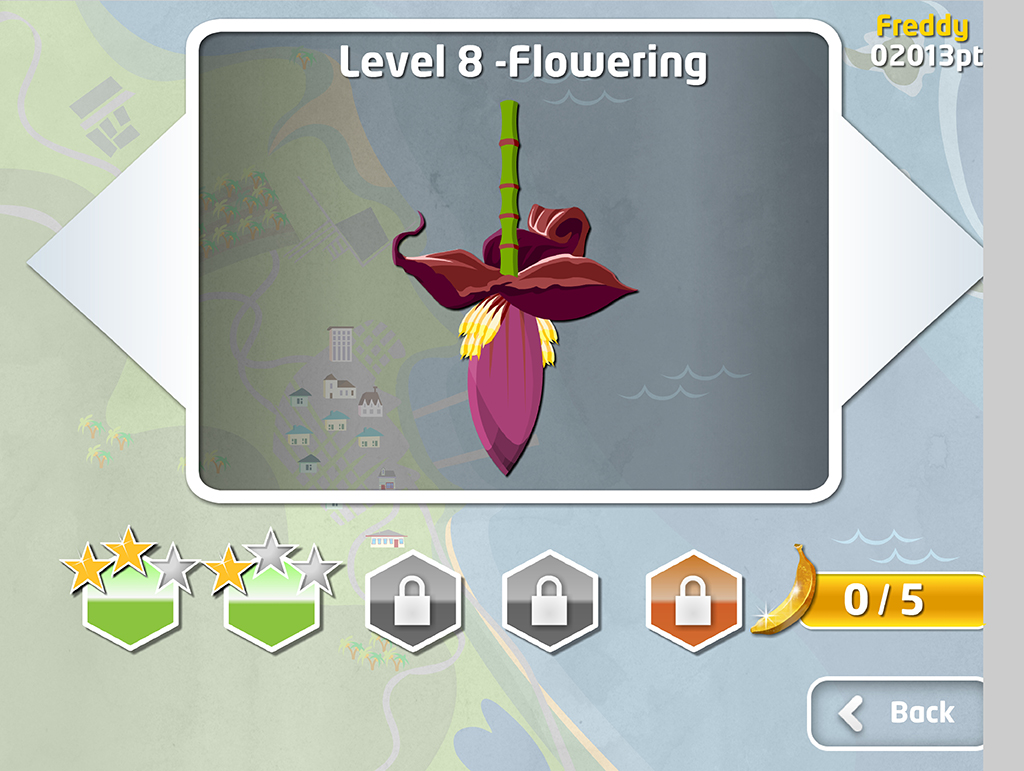Select the green hexagon with one gold star
1024x771 pixels.
(x=272, y=601)
